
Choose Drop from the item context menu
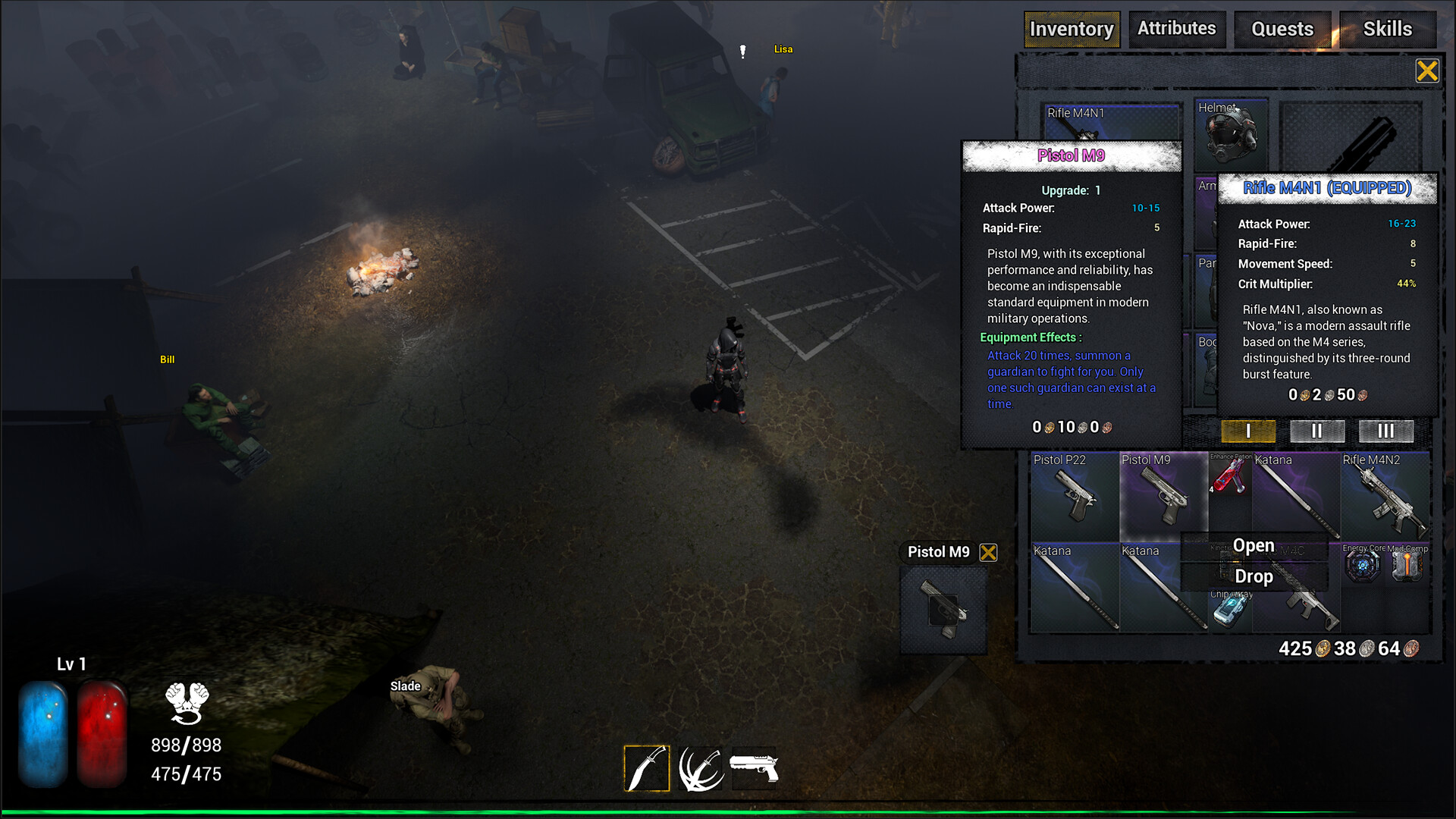point(1253,576)
